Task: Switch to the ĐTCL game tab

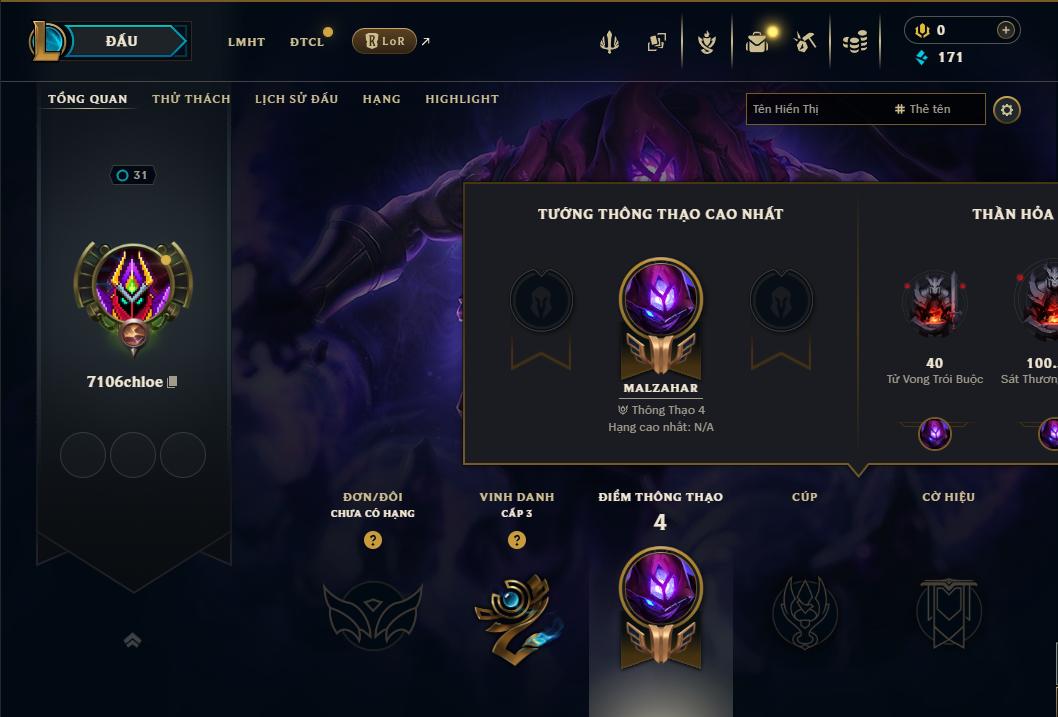Action: click(307, 42)
